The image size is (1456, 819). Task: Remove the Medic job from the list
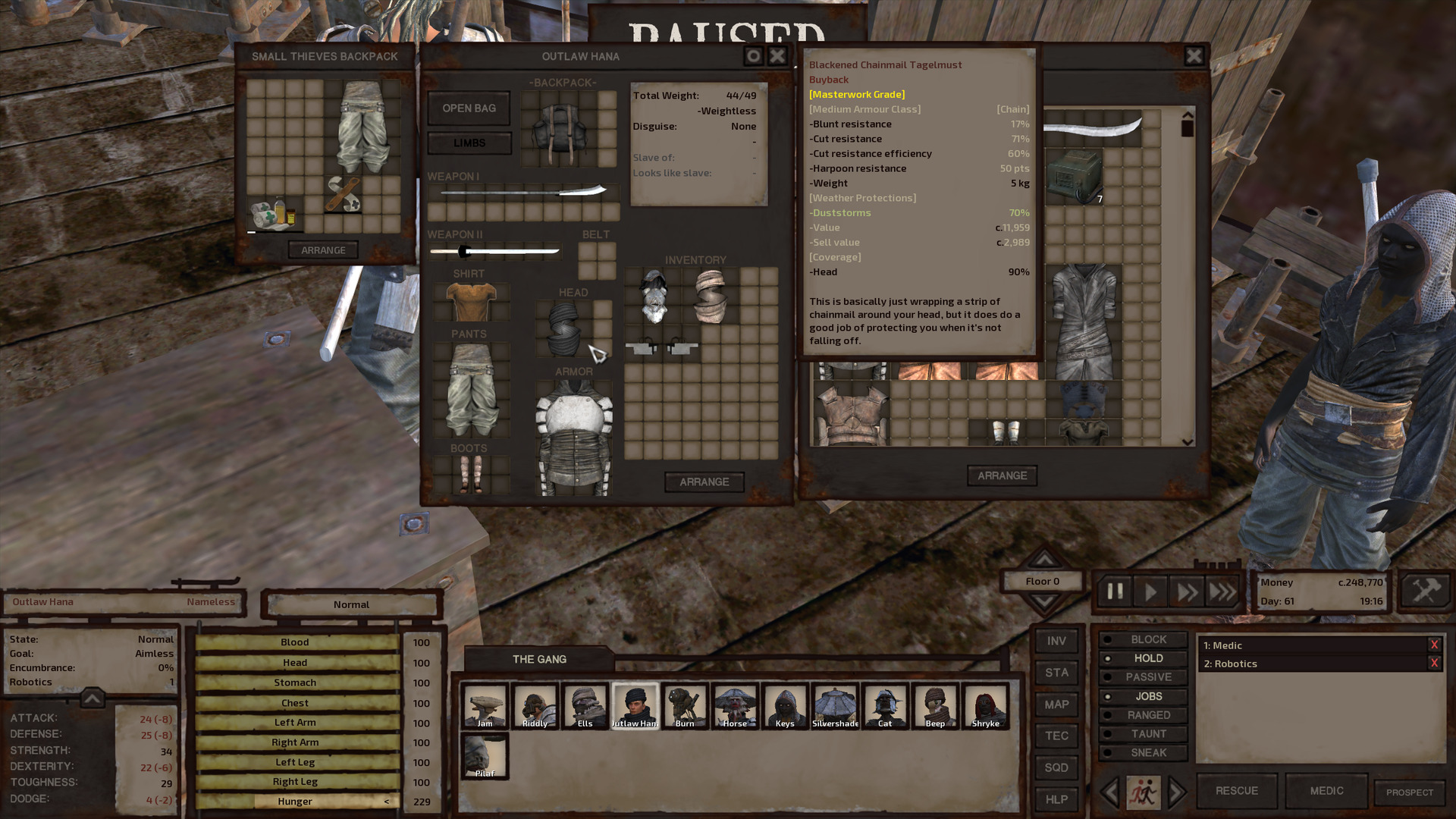1433,645
